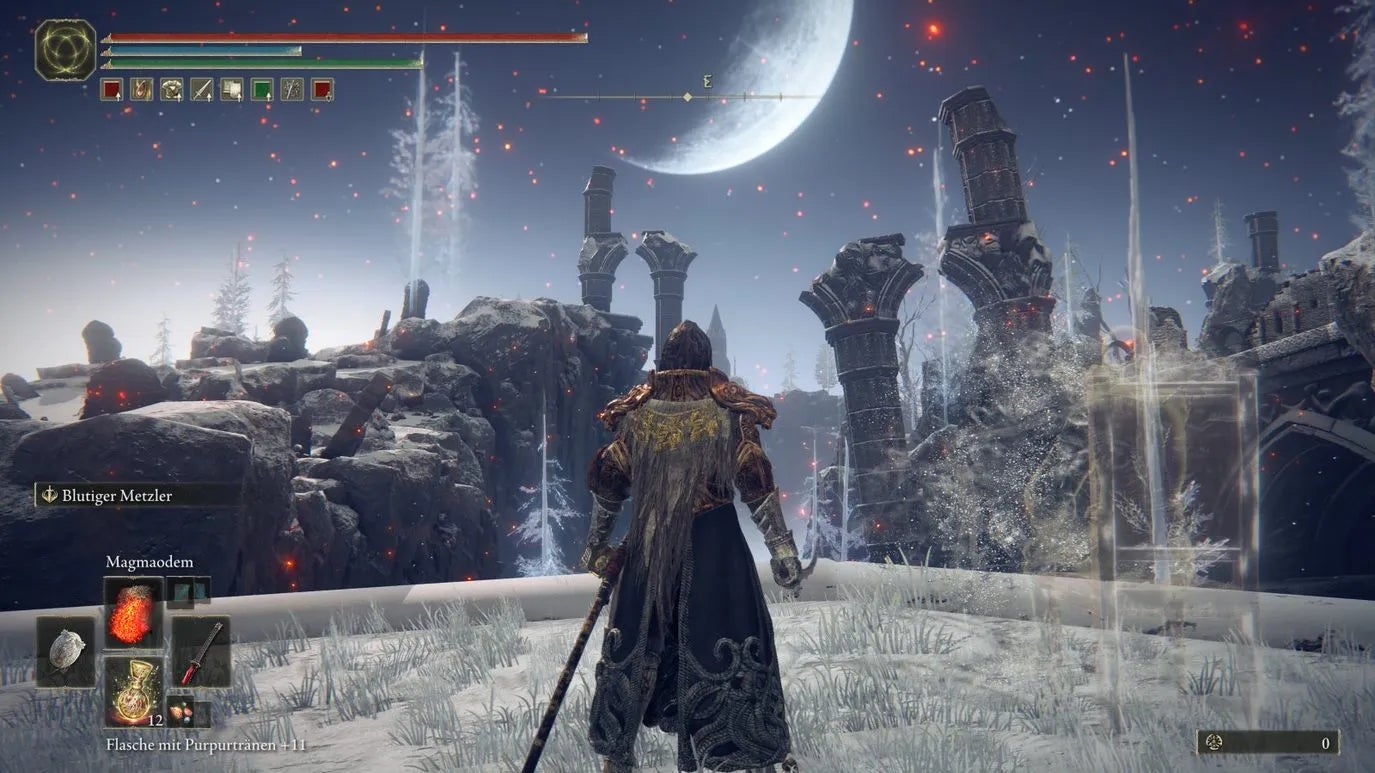Open the small pouch slot with colored orbs
Viewport: 1375px width, 773px height.
click(181, 711)
